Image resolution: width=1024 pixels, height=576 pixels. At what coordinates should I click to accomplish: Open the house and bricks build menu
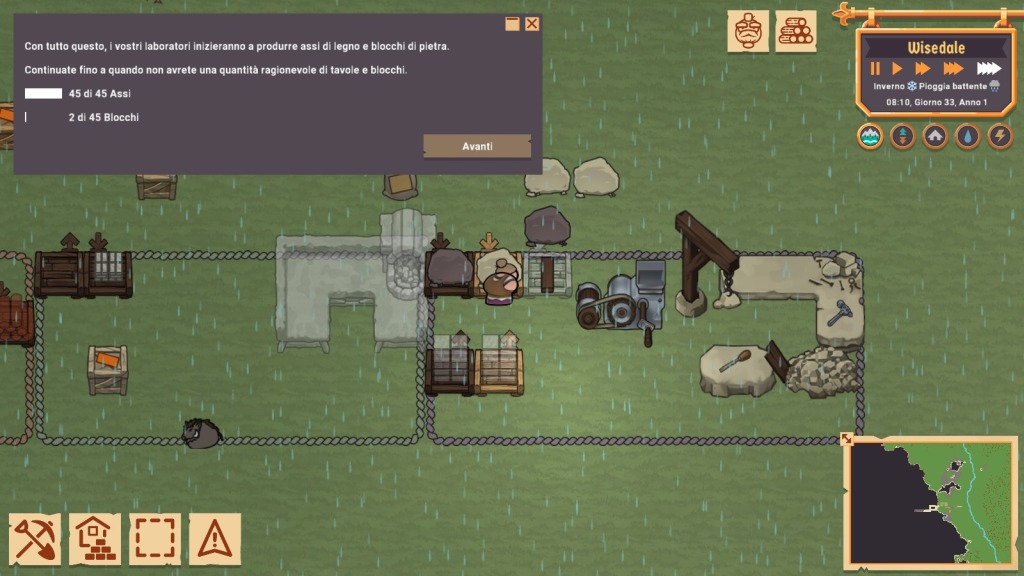click(95, 539)
